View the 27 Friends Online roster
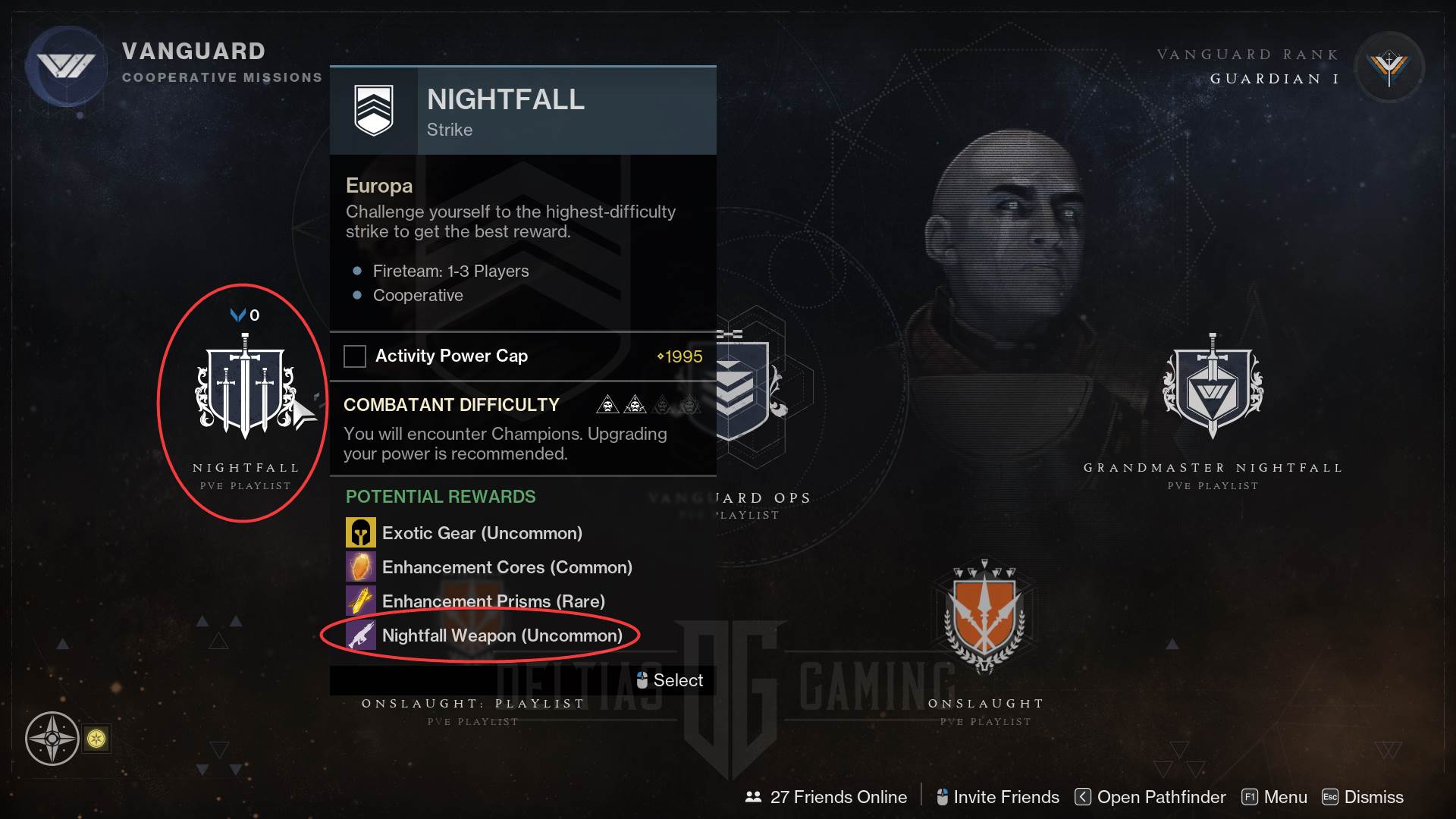Viewport: 1456px width, 819px height. pyautogui.click(x=826, y=797)
